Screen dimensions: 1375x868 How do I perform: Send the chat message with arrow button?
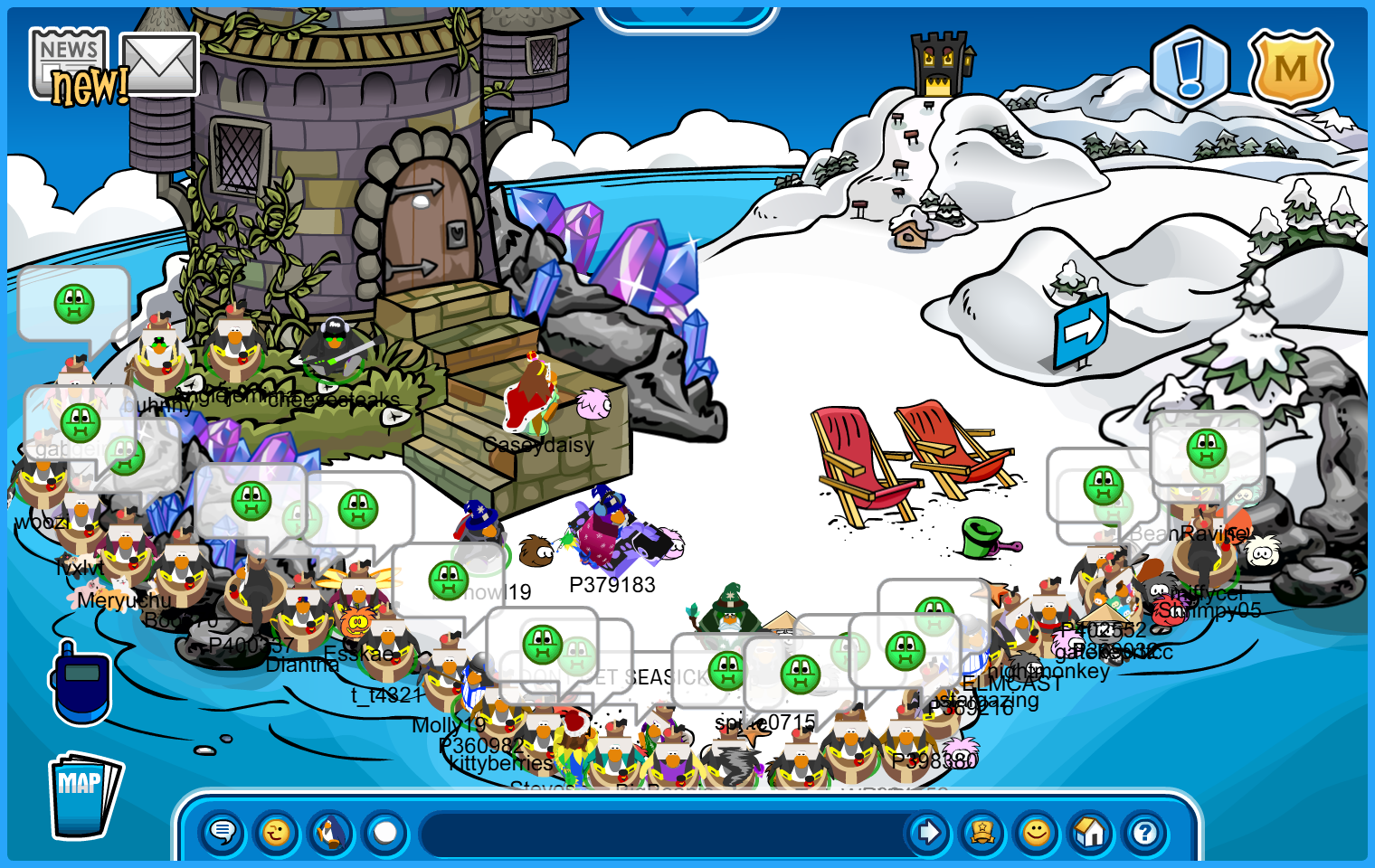[927, 832]
